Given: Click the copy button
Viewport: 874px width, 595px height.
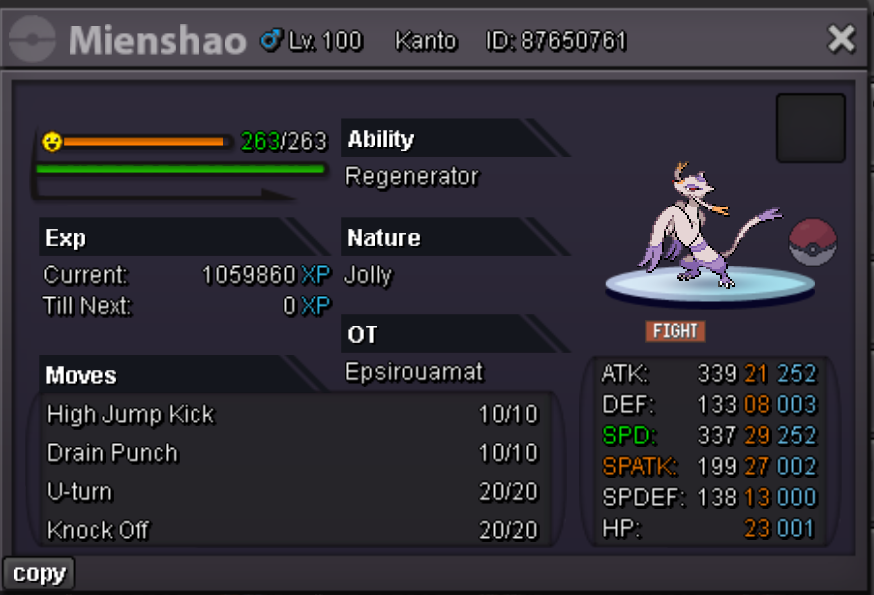Looking at the screenshot, I should (39, 574).
